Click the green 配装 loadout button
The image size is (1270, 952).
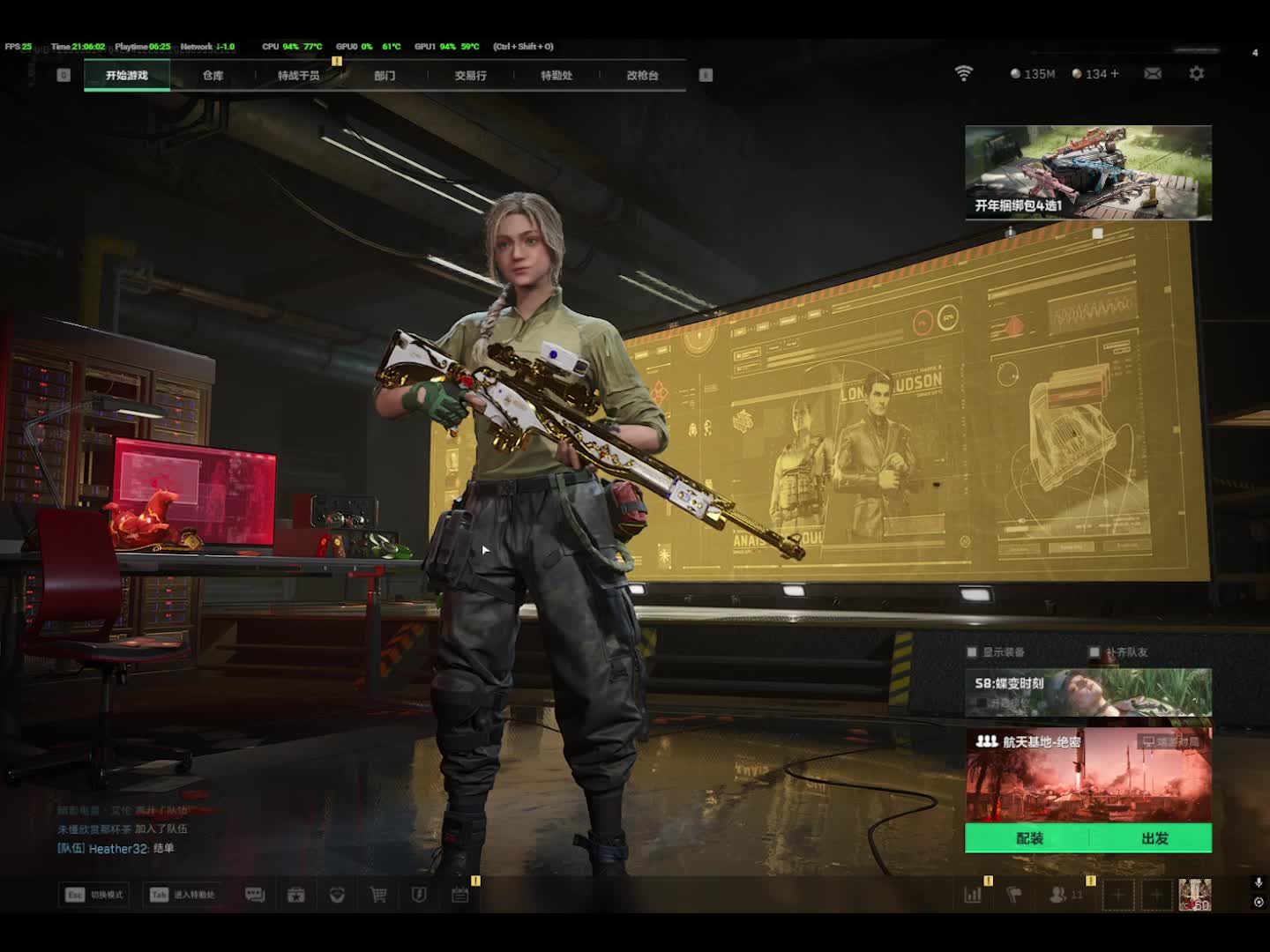click(x=1028, y=838)
